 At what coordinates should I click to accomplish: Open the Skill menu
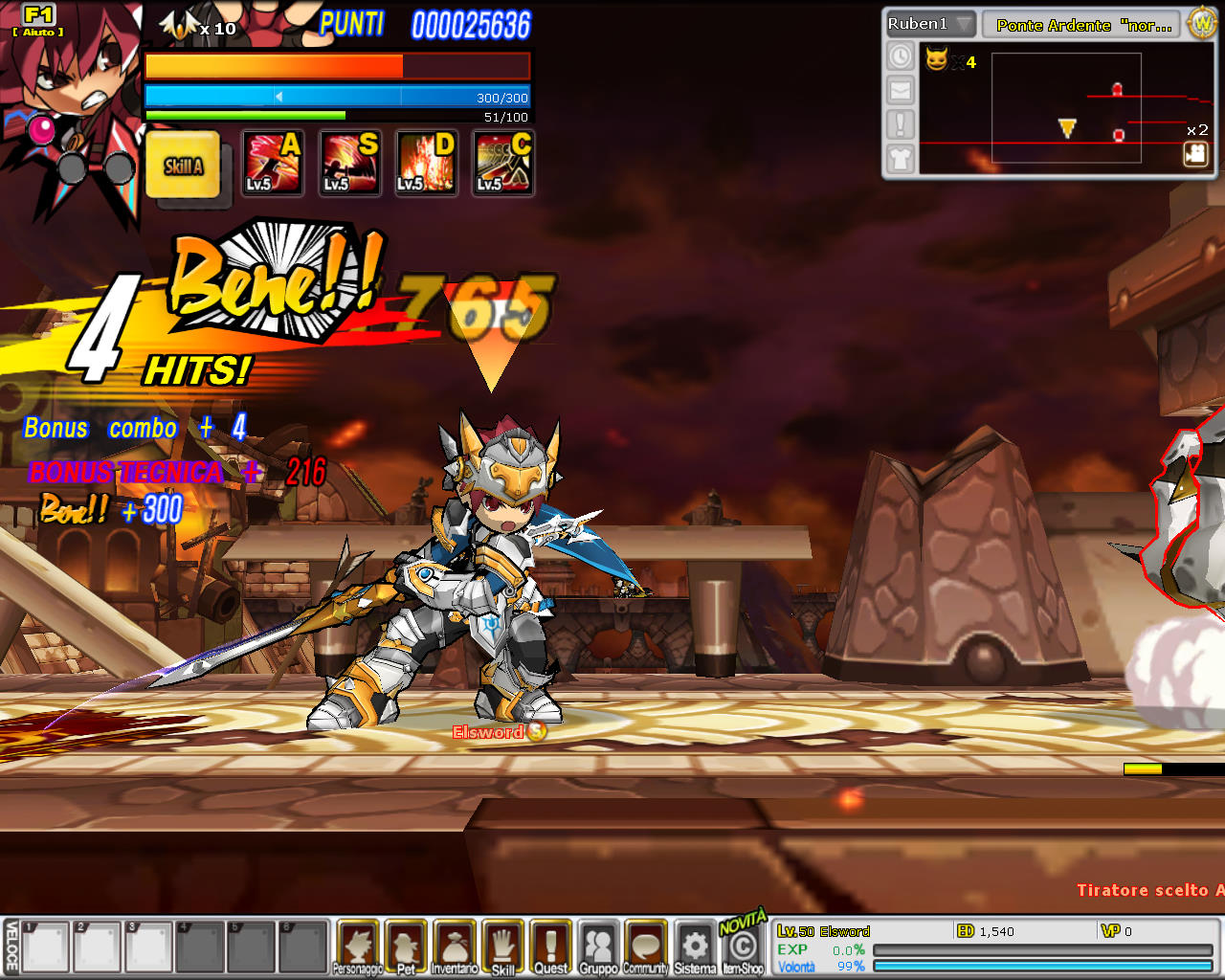click(502, 947)
